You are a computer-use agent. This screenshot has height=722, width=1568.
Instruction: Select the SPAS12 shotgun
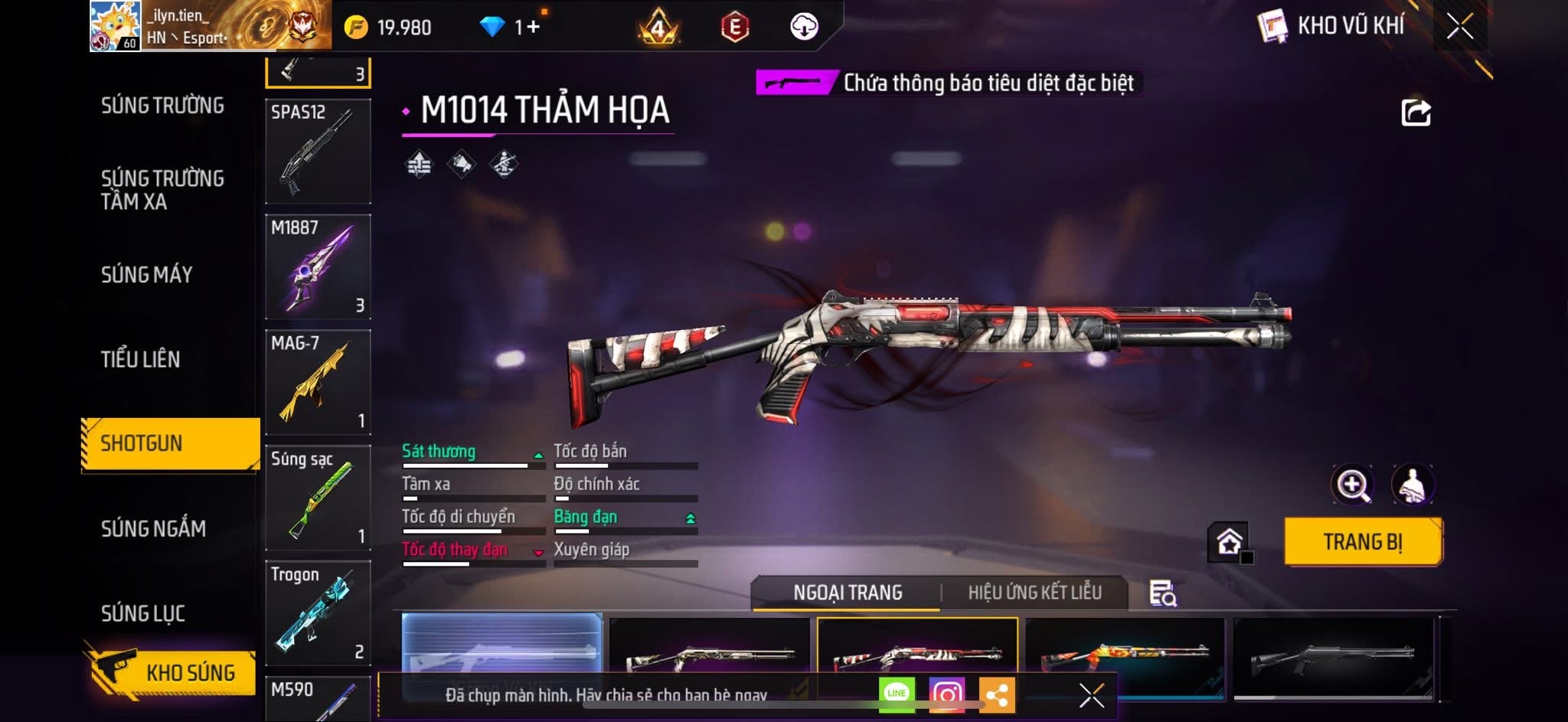[318, 151]
